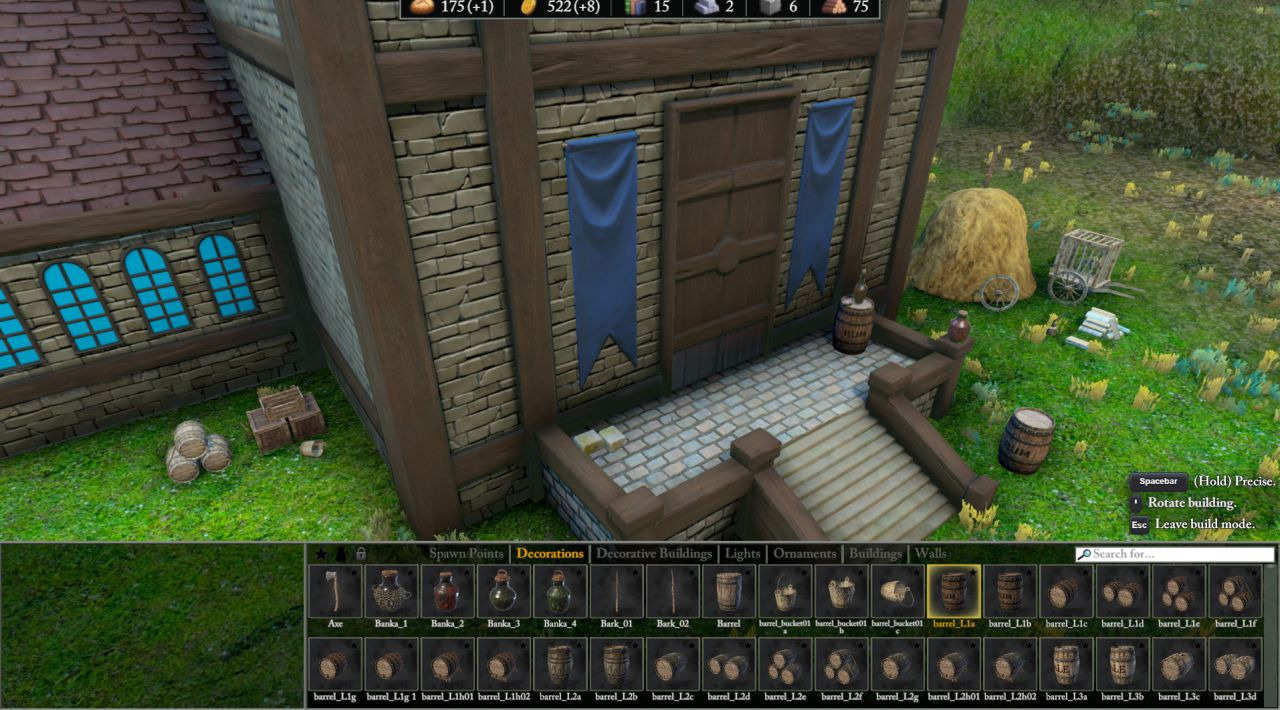Screen dimensions: 1280x710
Task: Choose the barrel_L3d decoration
Action: click(x=1234, y=665)
